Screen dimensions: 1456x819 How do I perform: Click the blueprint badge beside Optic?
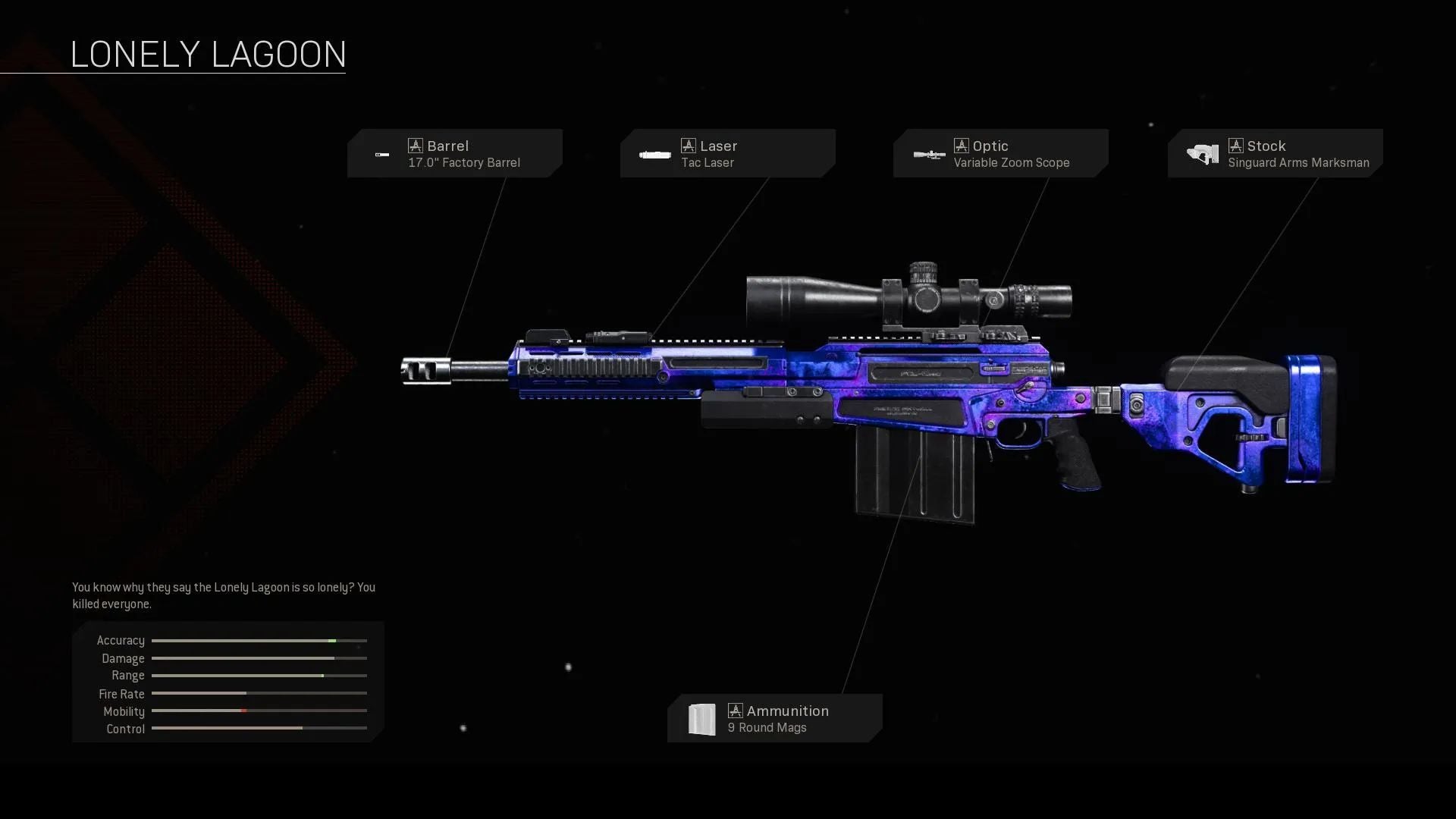point(962,145)
